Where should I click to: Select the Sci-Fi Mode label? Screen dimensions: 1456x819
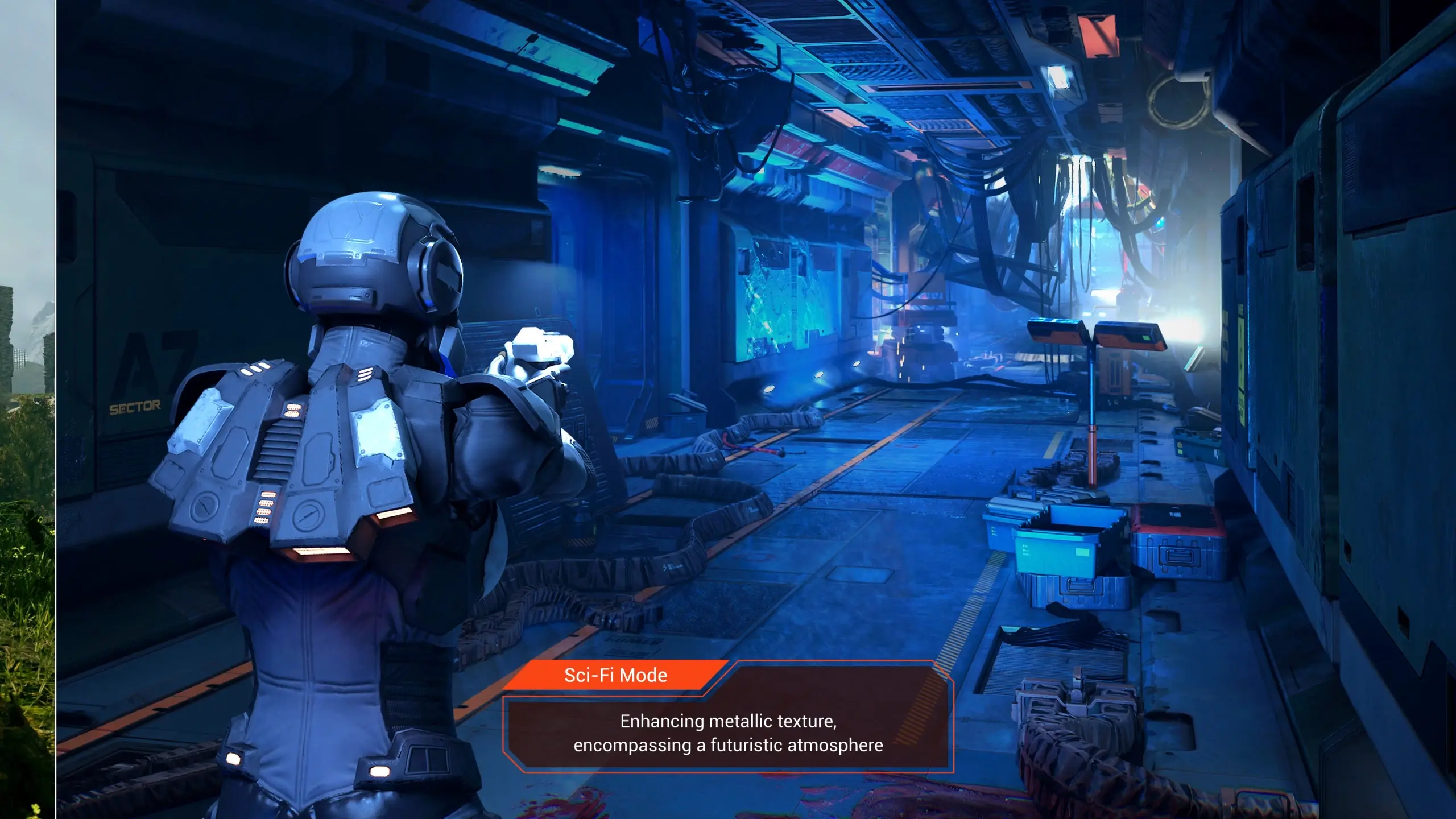[x=615, y=675]
